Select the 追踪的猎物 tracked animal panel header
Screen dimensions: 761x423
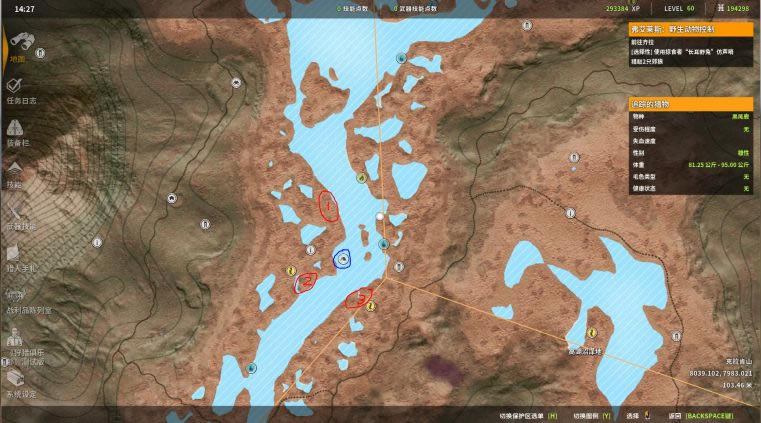tap(690, 103)
